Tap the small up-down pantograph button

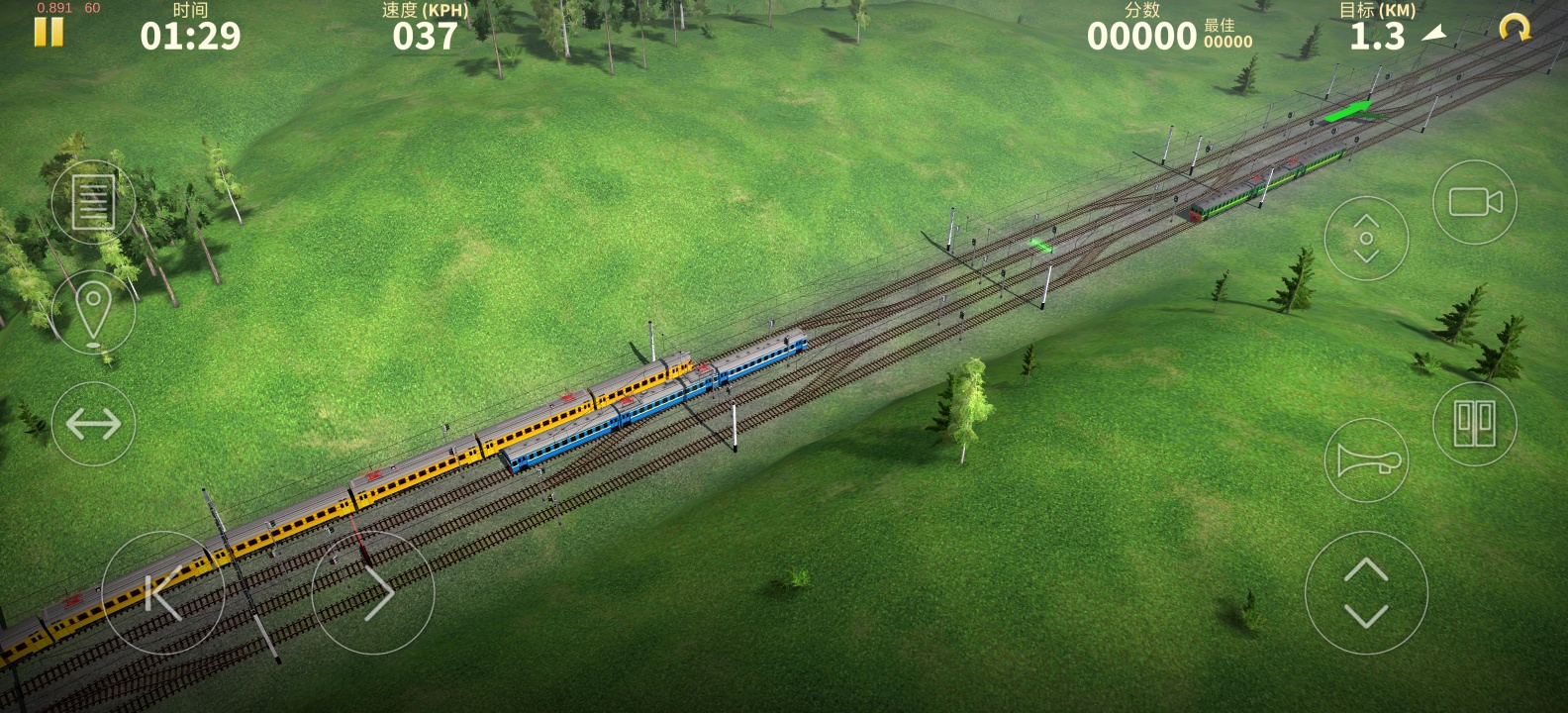1366,239
